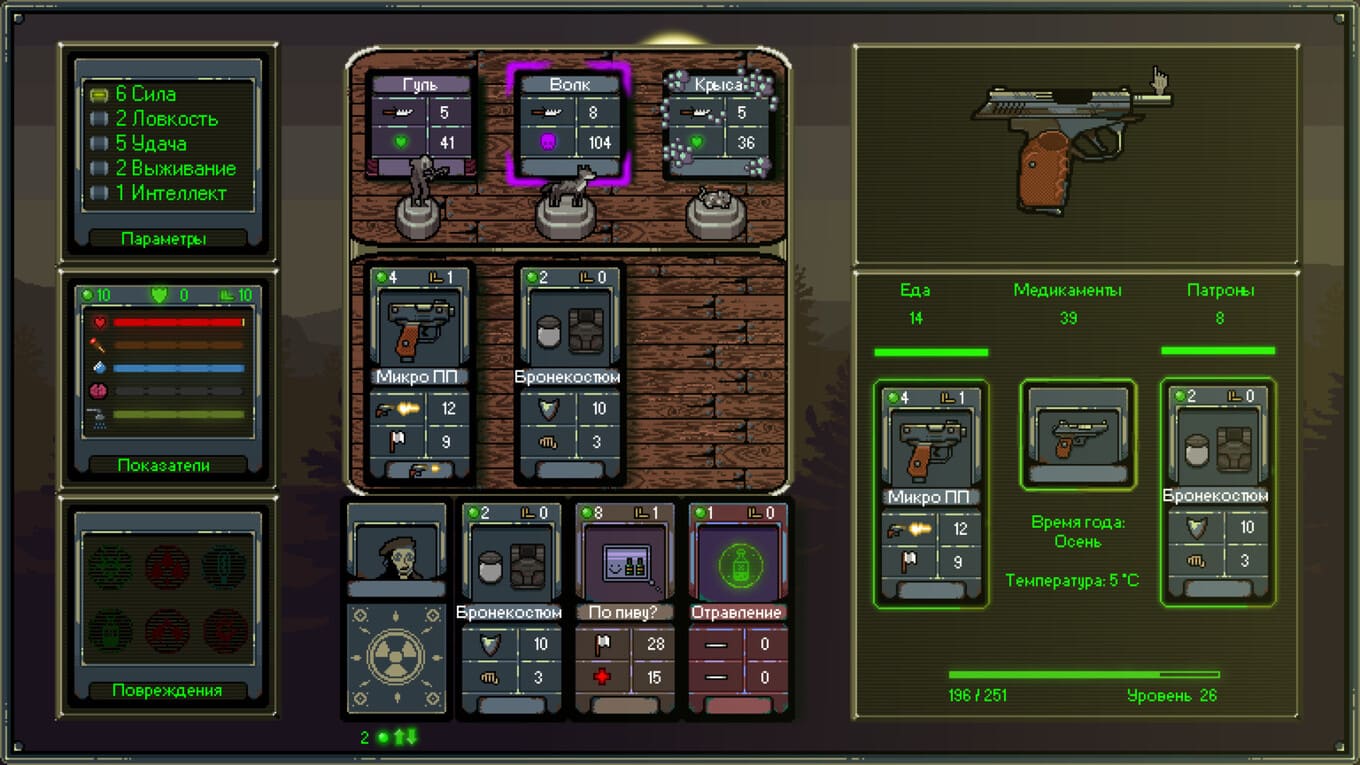Image resolution: width=1360 pixels, height=765 pixels.
Task: Click the survivor portrait card
Action: [x=396, y=552]
